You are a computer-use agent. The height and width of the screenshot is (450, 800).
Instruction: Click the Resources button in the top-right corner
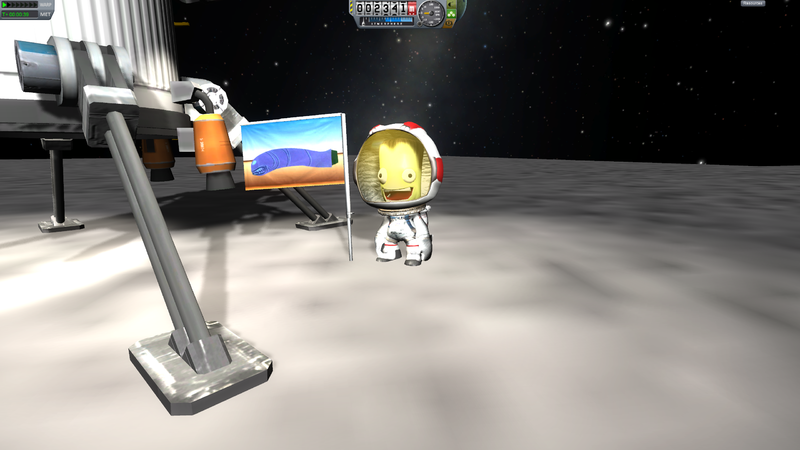(753, 4)
